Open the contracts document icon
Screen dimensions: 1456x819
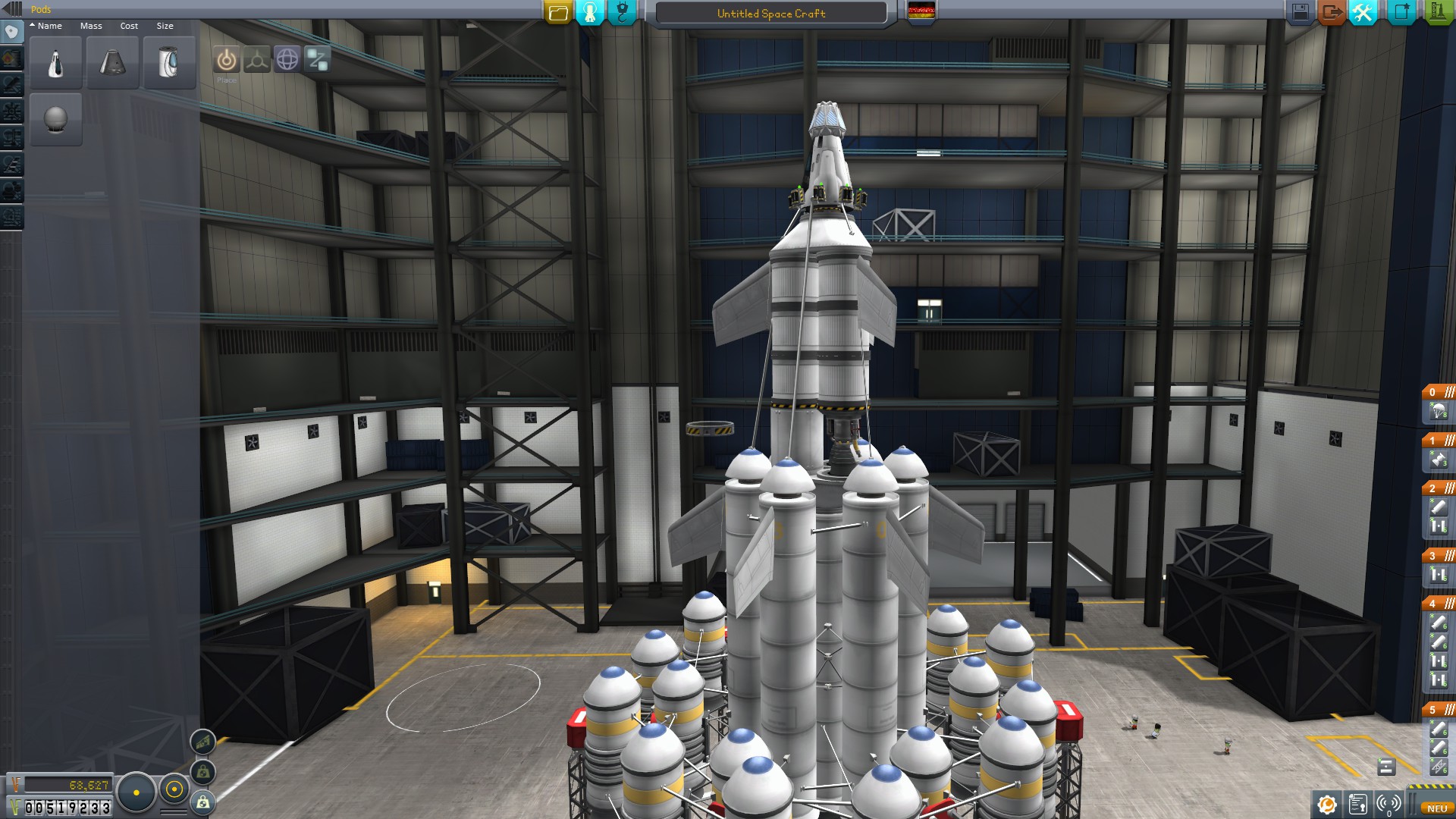[1358, 804]
